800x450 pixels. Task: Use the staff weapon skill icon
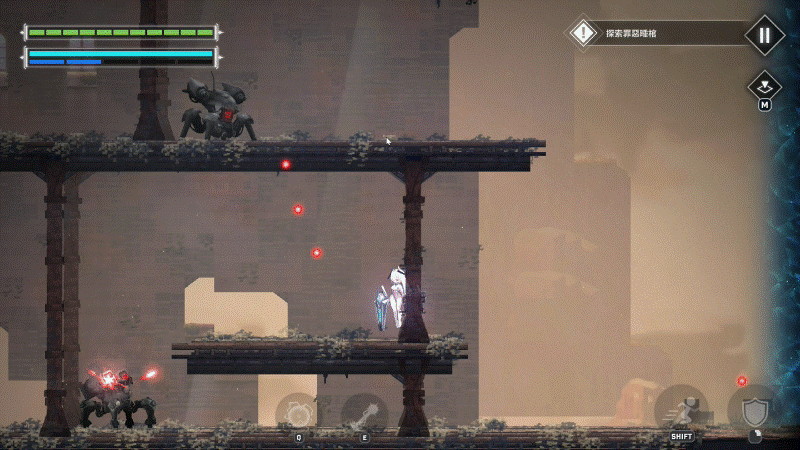coord(364,412)
